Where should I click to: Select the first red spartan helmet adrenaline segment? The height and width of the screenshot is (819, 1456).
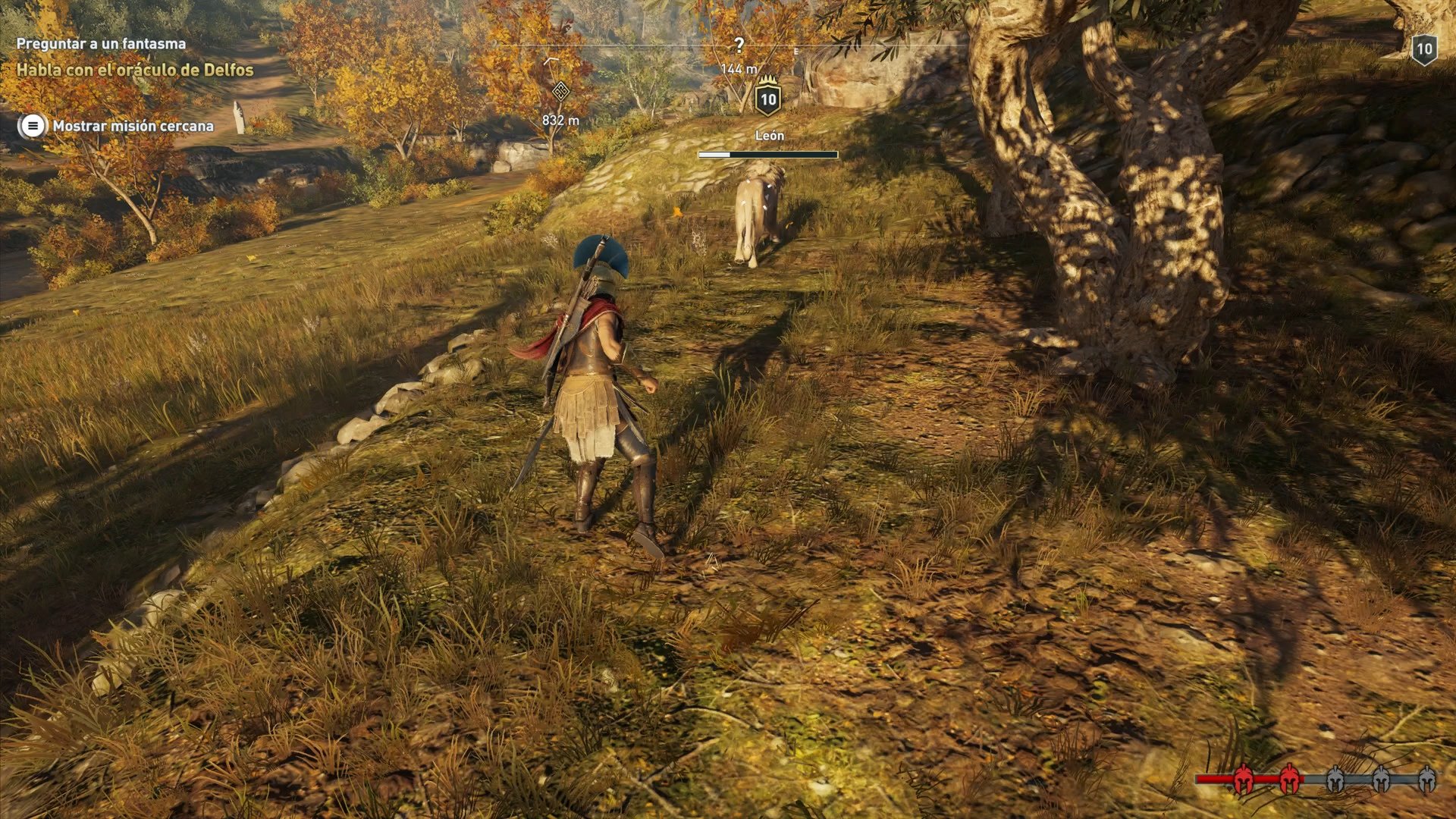click(1244, 778)
